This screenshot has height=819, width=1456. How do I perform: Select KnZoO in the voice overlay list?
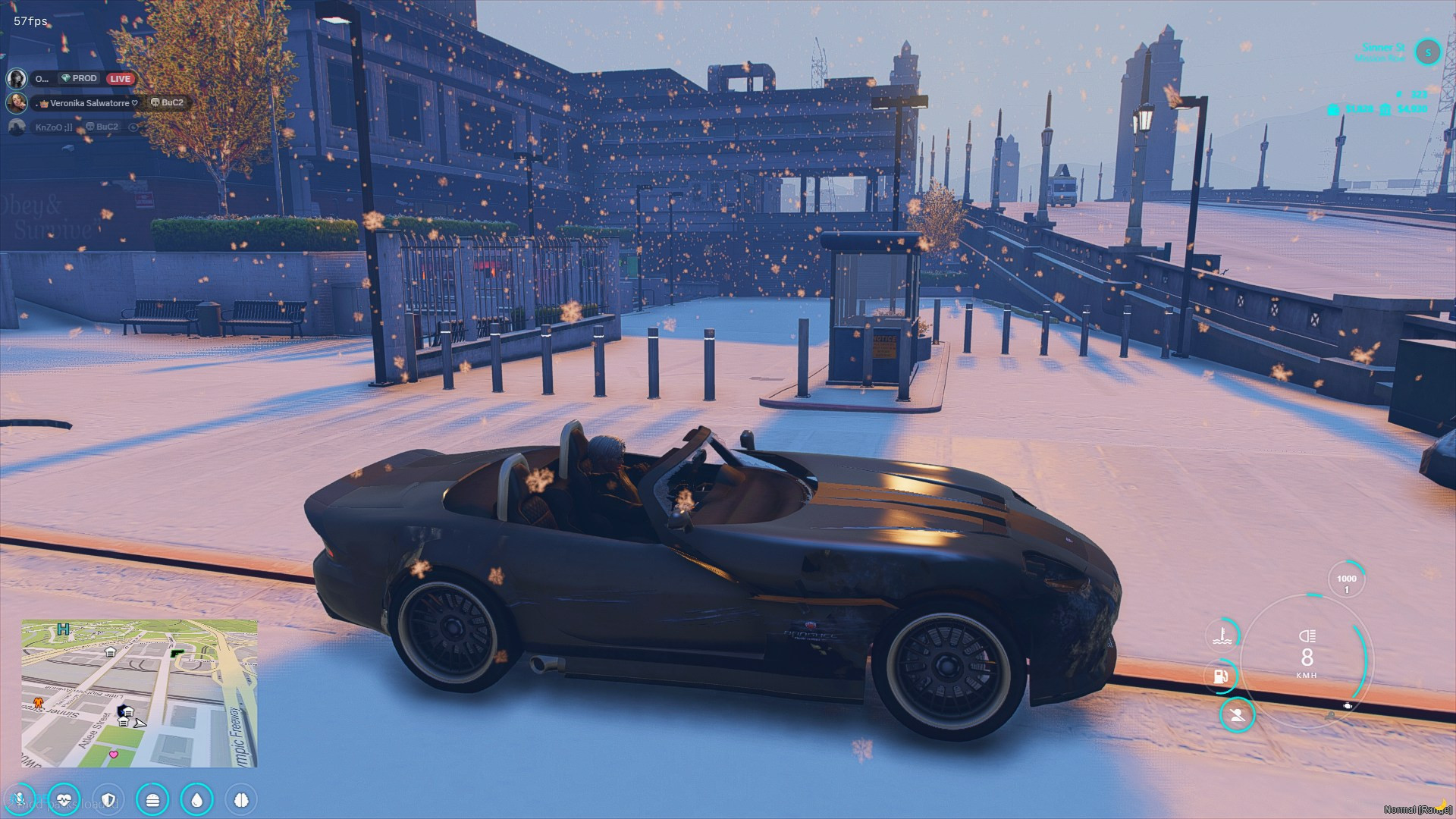click(x=54, y=127)
